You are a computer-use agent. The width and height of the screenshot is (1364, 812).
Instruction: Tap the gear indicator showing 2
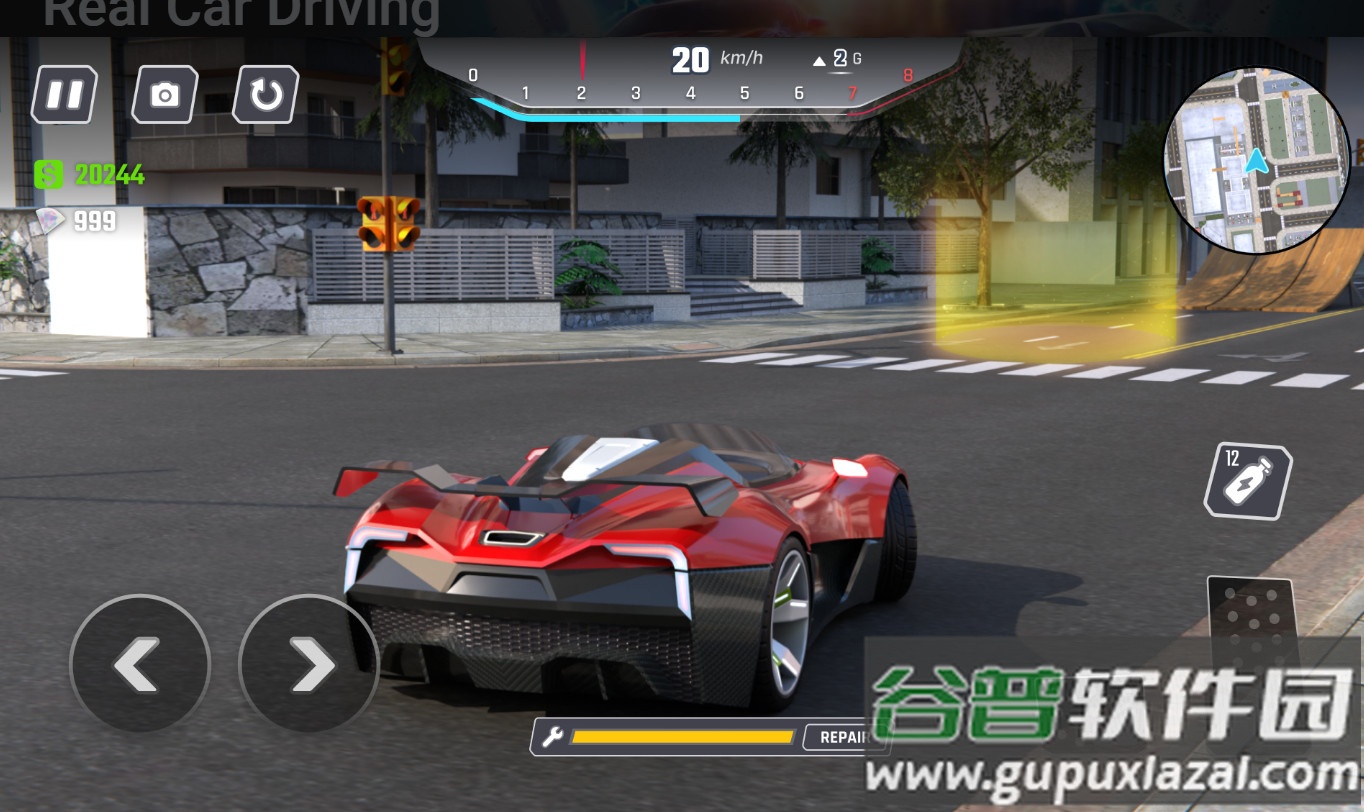840,59
